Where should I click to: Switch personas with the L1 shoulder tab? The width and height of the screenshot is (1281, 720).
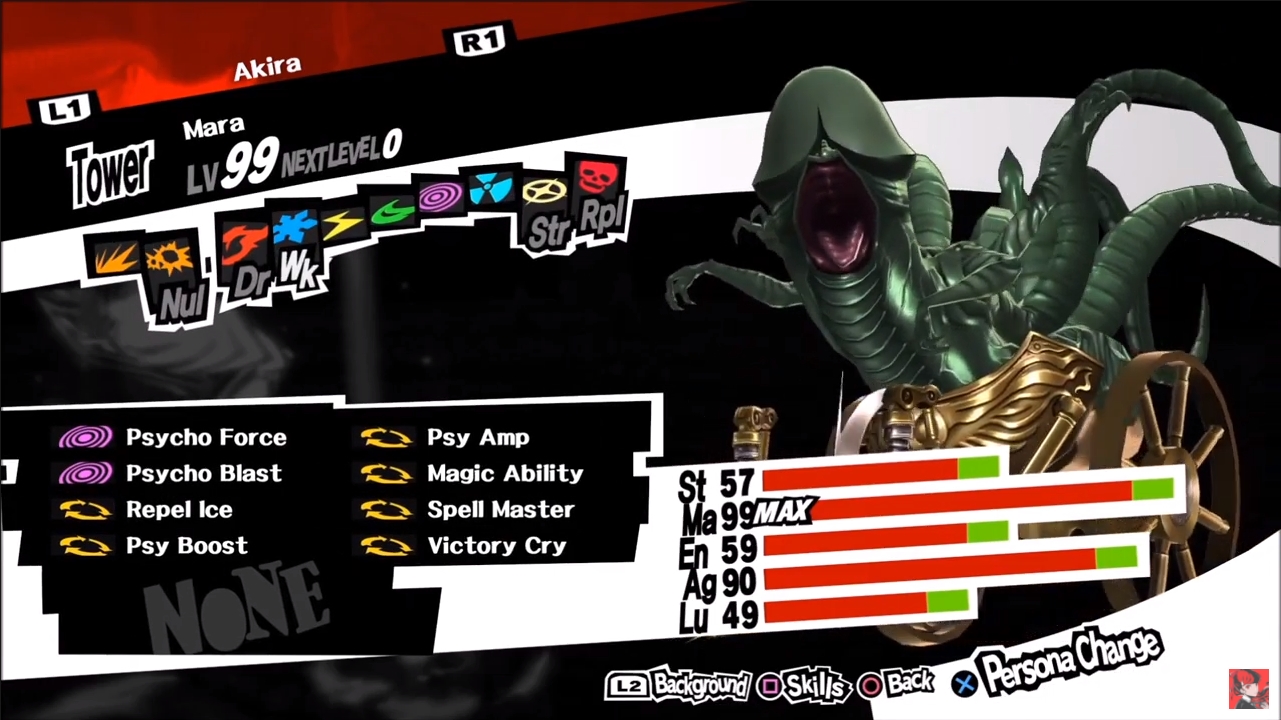coord(66,107)
